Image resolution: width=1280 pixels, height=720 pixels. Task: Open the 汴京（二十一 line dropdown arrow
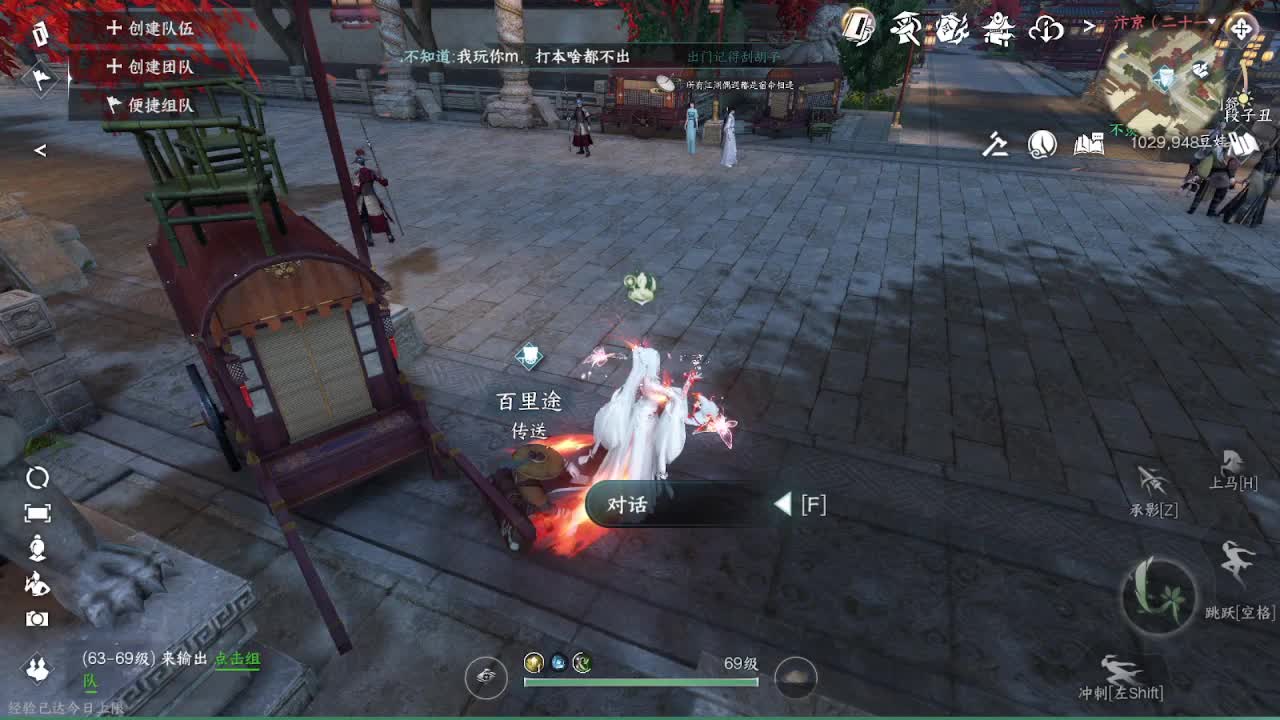coord(1213,22)
